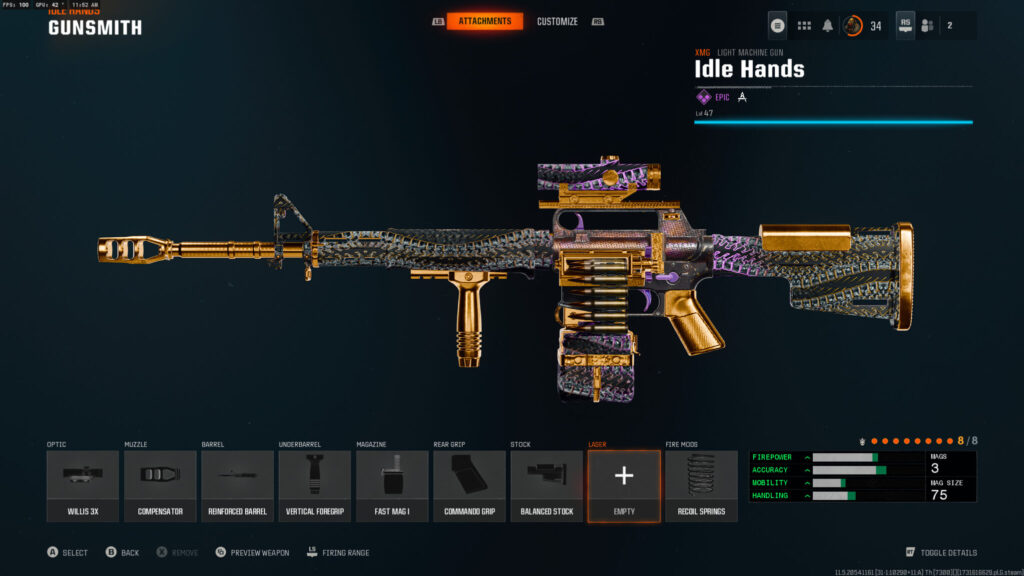Open the main menu icon with three lines
1024x576 pixels.
(x=778, y=25)
